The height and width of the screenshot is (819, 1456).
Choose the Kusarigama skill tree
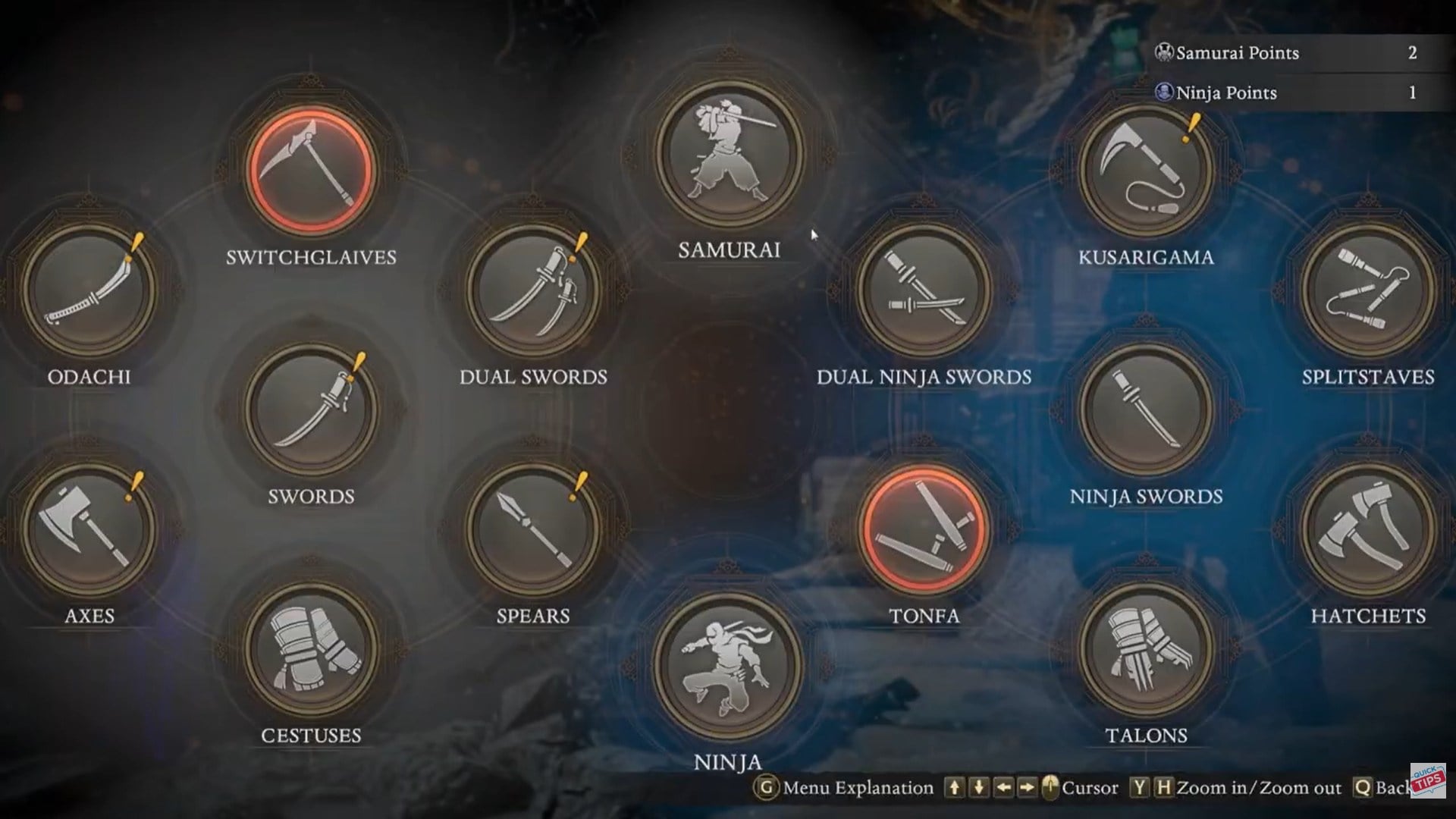1146,170
